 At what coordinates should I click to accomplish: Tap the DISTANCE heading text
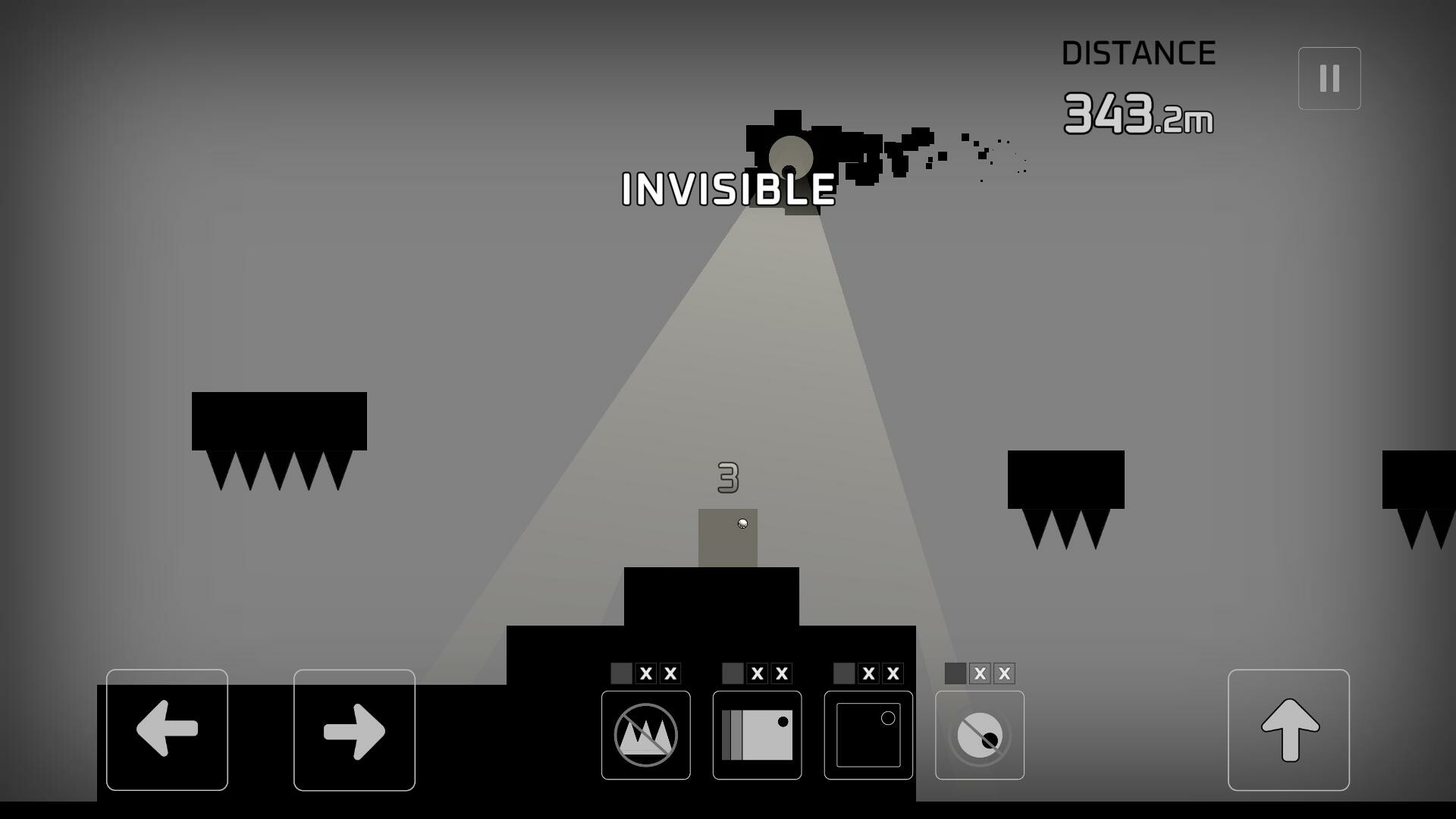(1137, 52)
